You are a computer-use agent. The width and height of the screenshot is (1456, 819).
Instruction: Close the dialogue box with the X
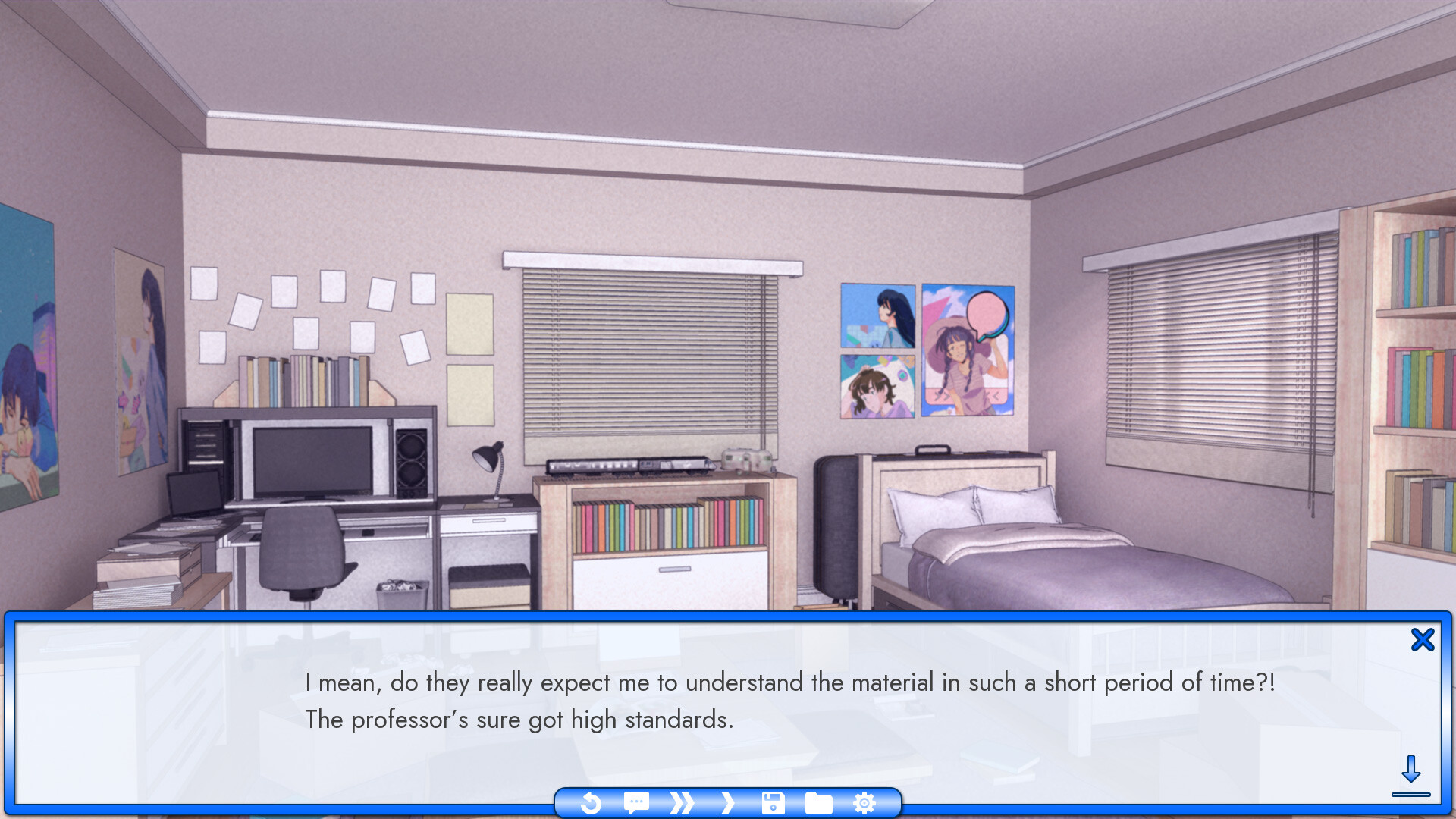(x=1424, y=639)
